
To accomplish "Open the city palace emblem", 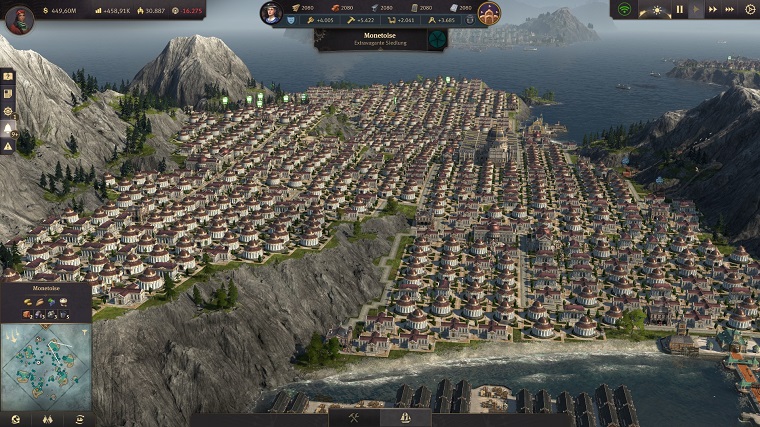I will [x=489, y=13].
